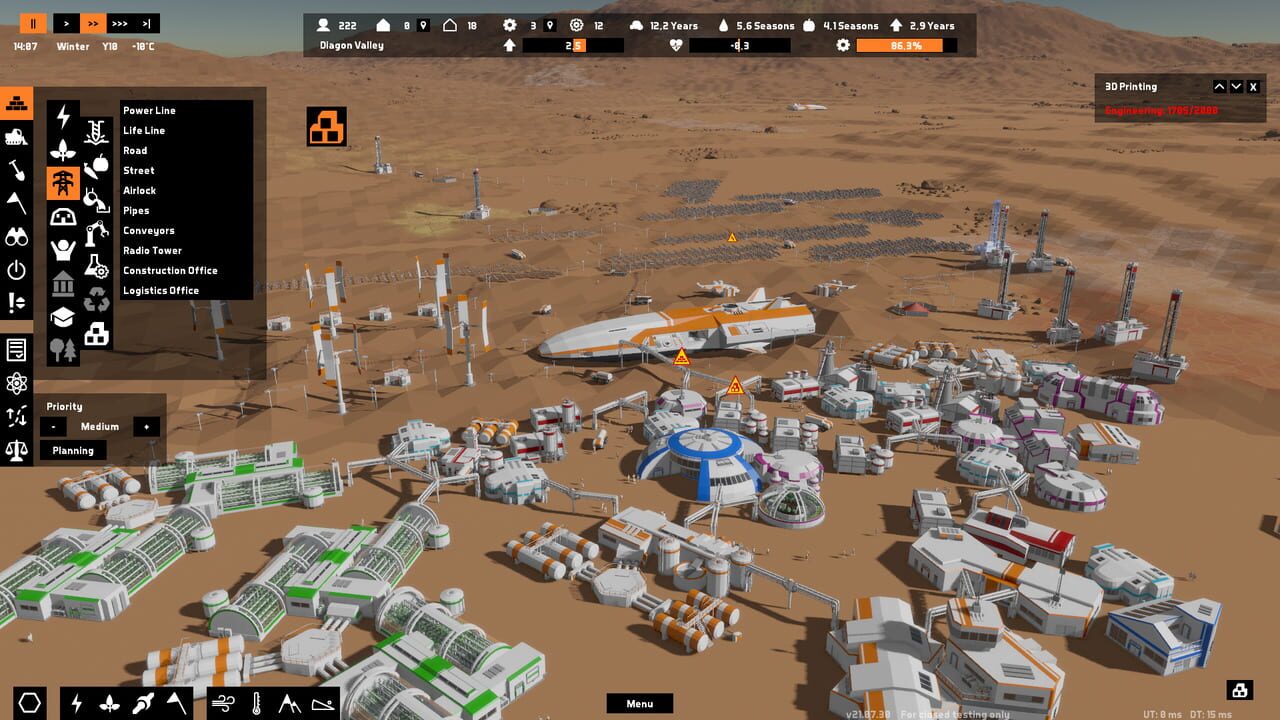Pause the game simulation
Viewport: 1280px width, 720px height.
click(33, 23)
